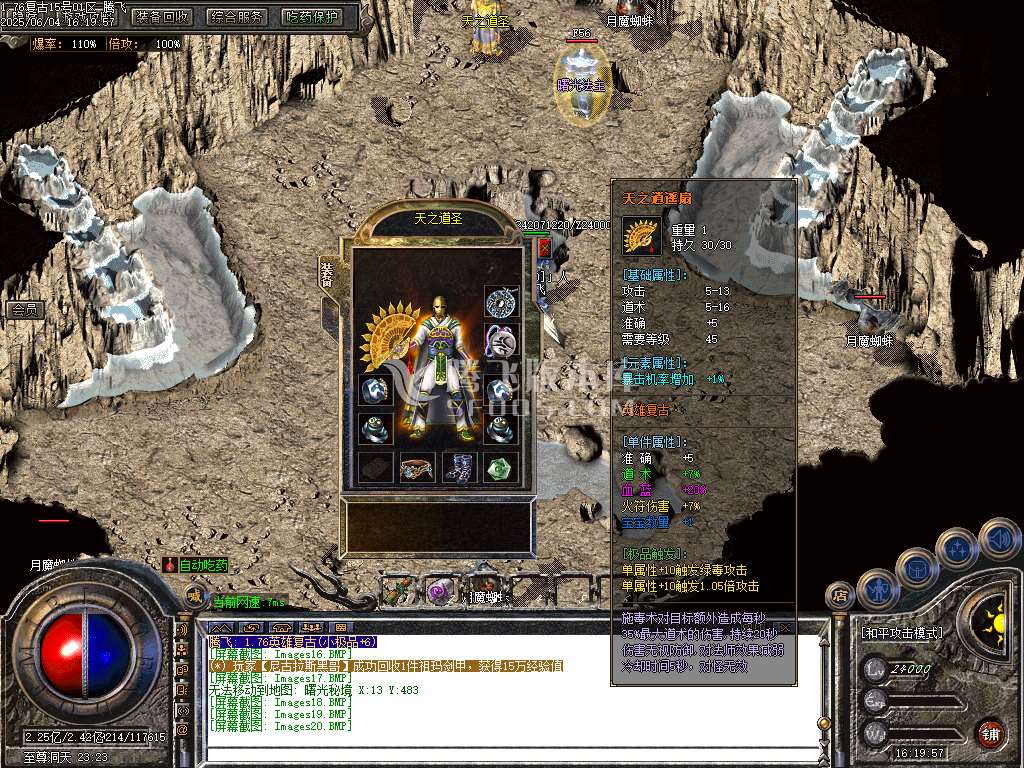Open the 综合服务 general services button
The image size is (1024, 768).
(x=237, y=17)
